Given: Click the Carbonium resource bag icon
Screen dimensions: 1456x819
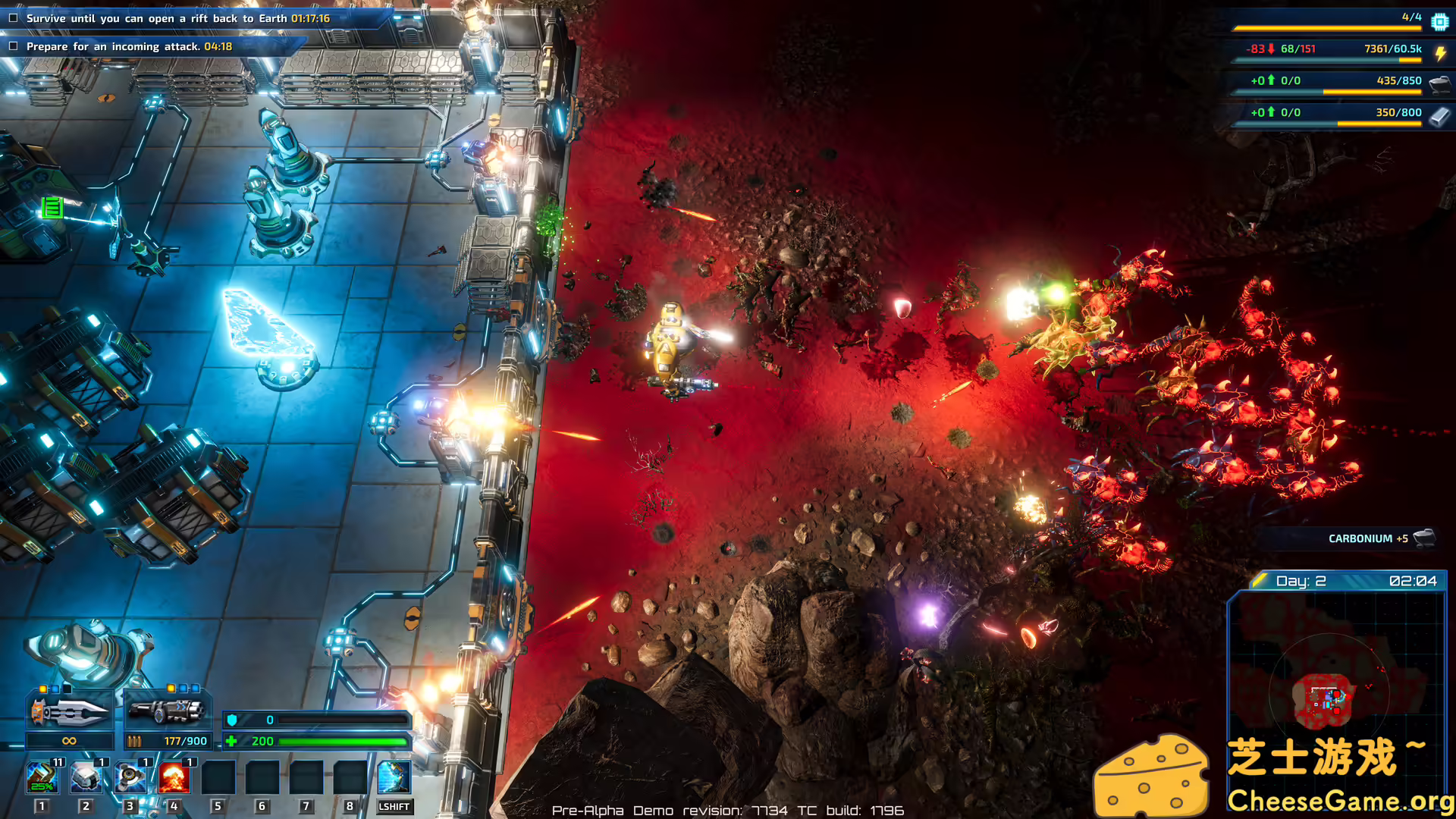Looking at the screenshot, I should 1439,84.
